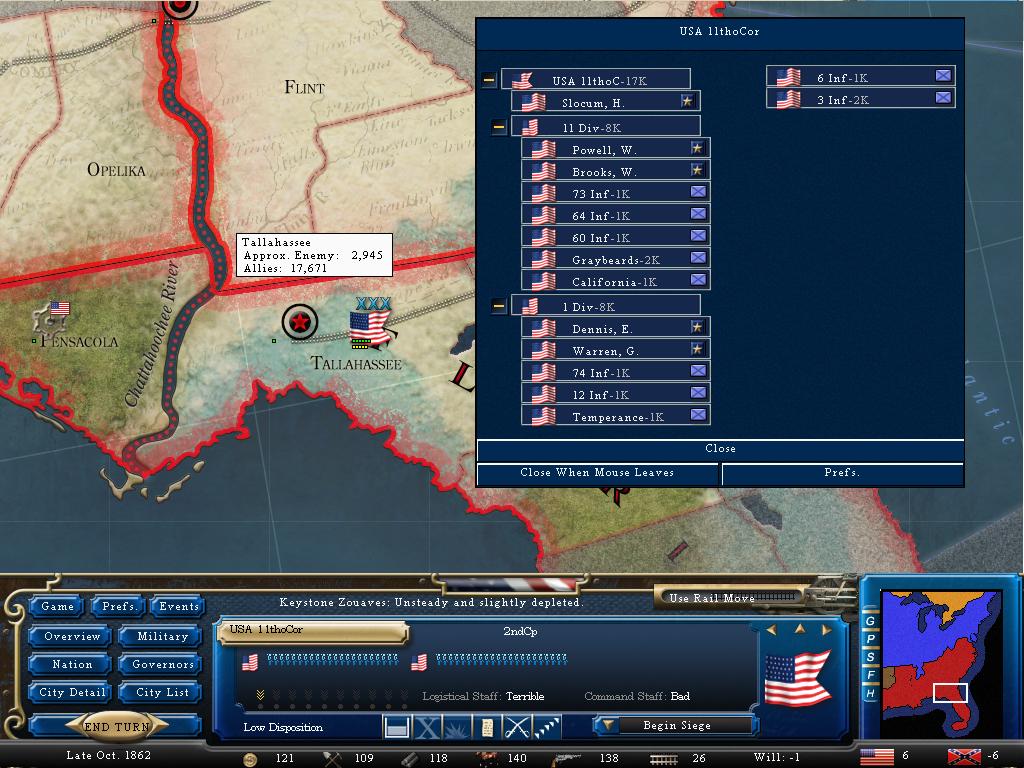Open the Military screen
The image size is (1024, 768).
[162, 636]
